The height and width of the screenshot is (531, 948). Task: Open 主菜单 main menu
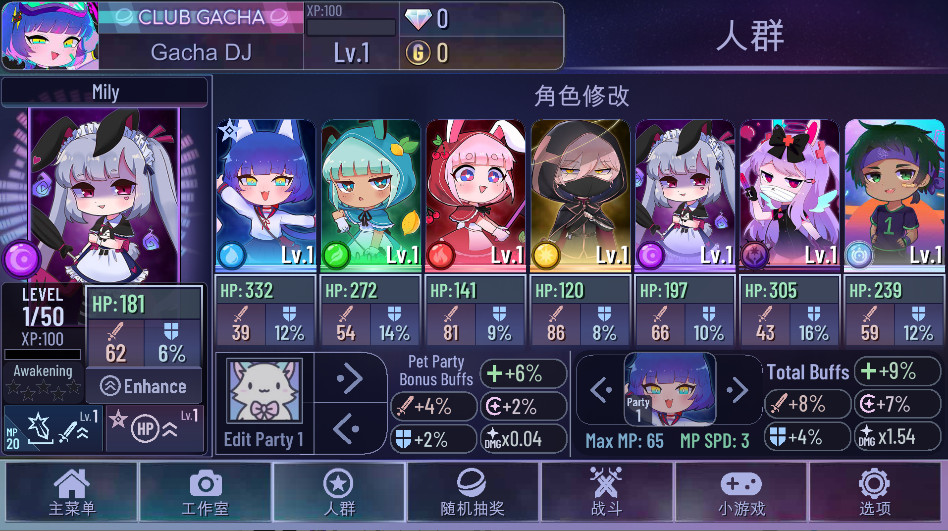coord(72,492)
